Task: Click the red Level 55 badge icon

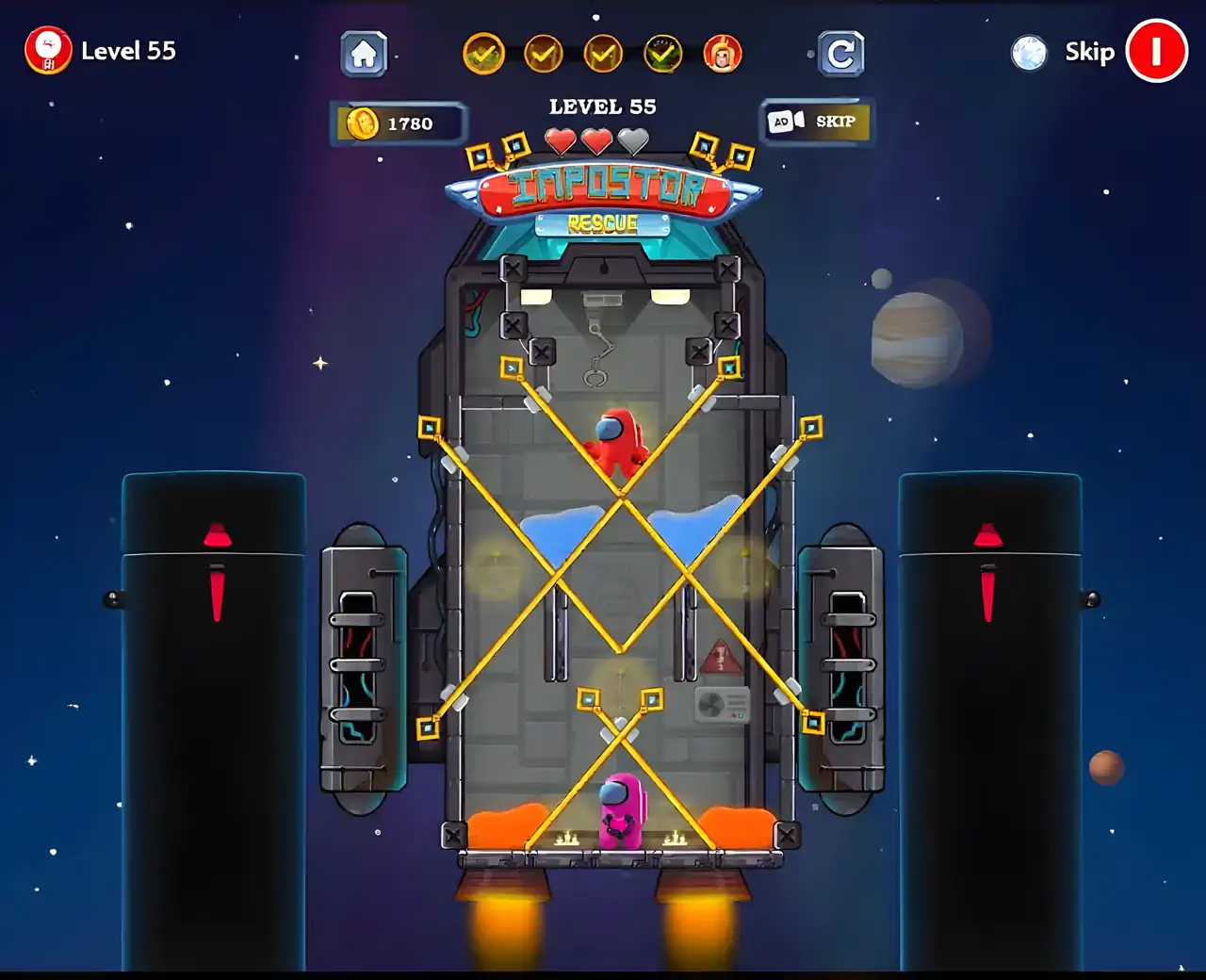Action: point(48,51)
